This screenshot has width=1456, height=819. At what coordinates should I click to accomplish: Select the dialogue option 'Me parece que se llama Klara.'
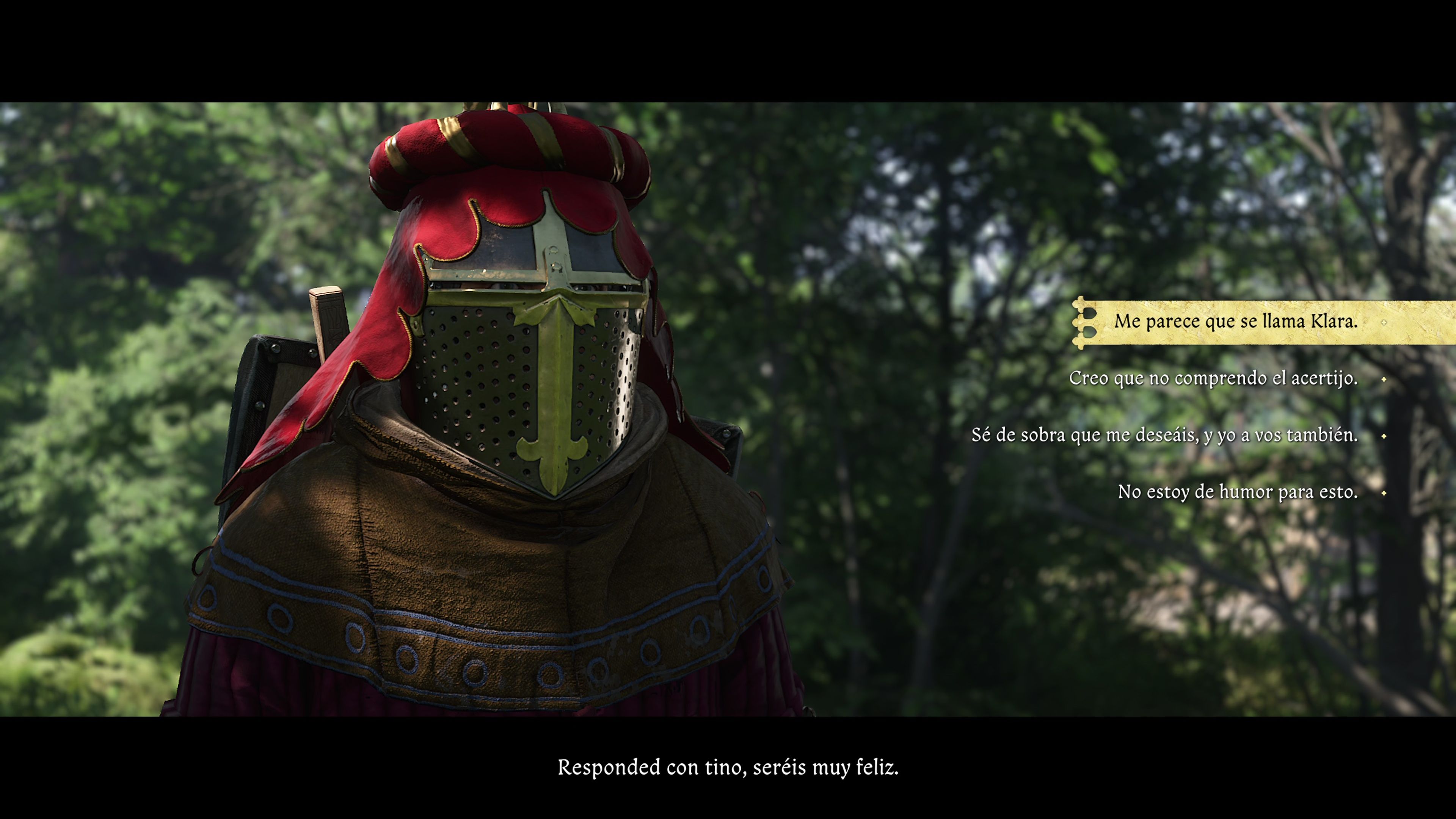1238,322
